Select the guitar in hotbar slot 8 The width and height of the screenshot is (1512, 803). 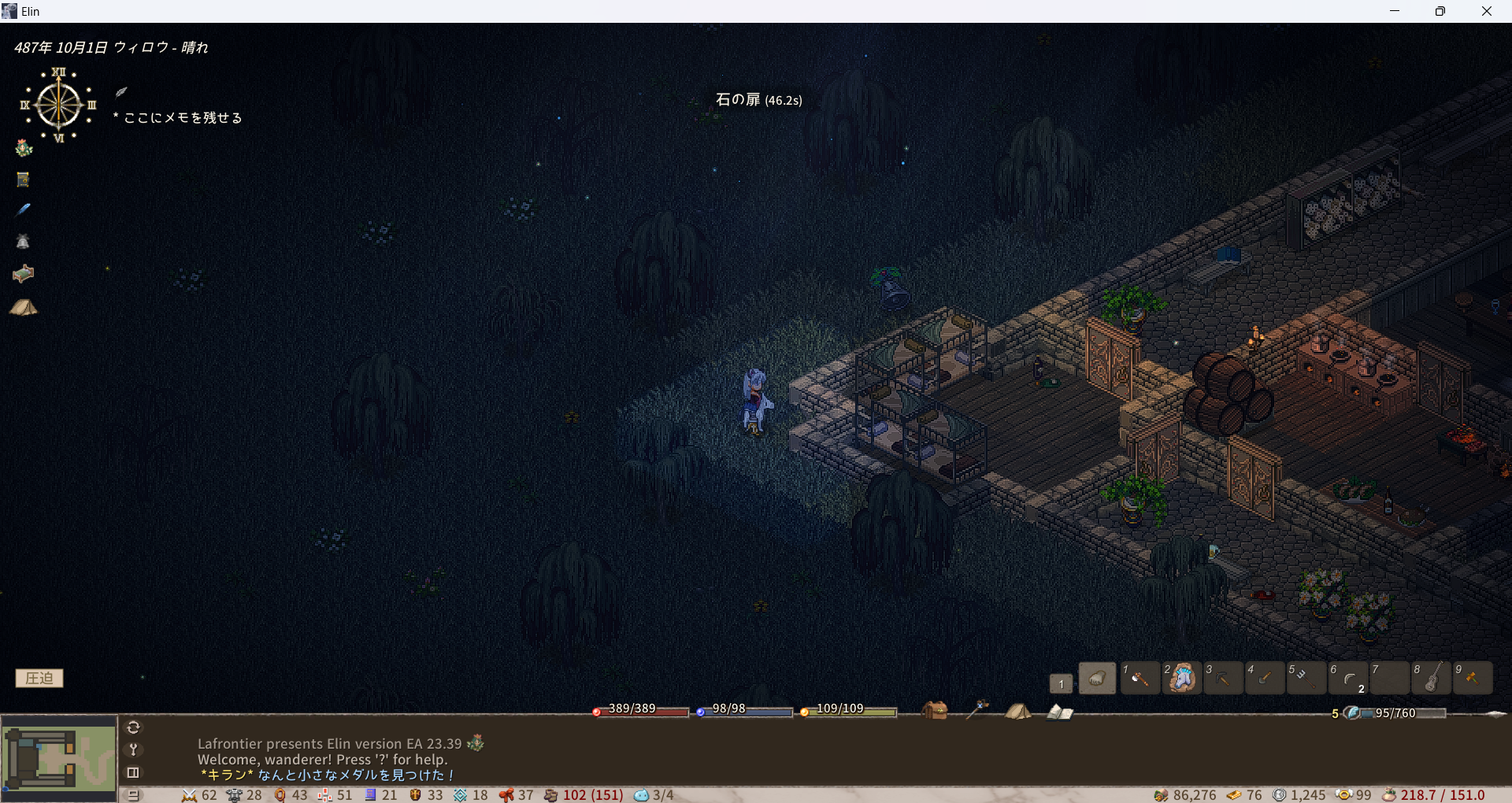[x=1432, y=678]
